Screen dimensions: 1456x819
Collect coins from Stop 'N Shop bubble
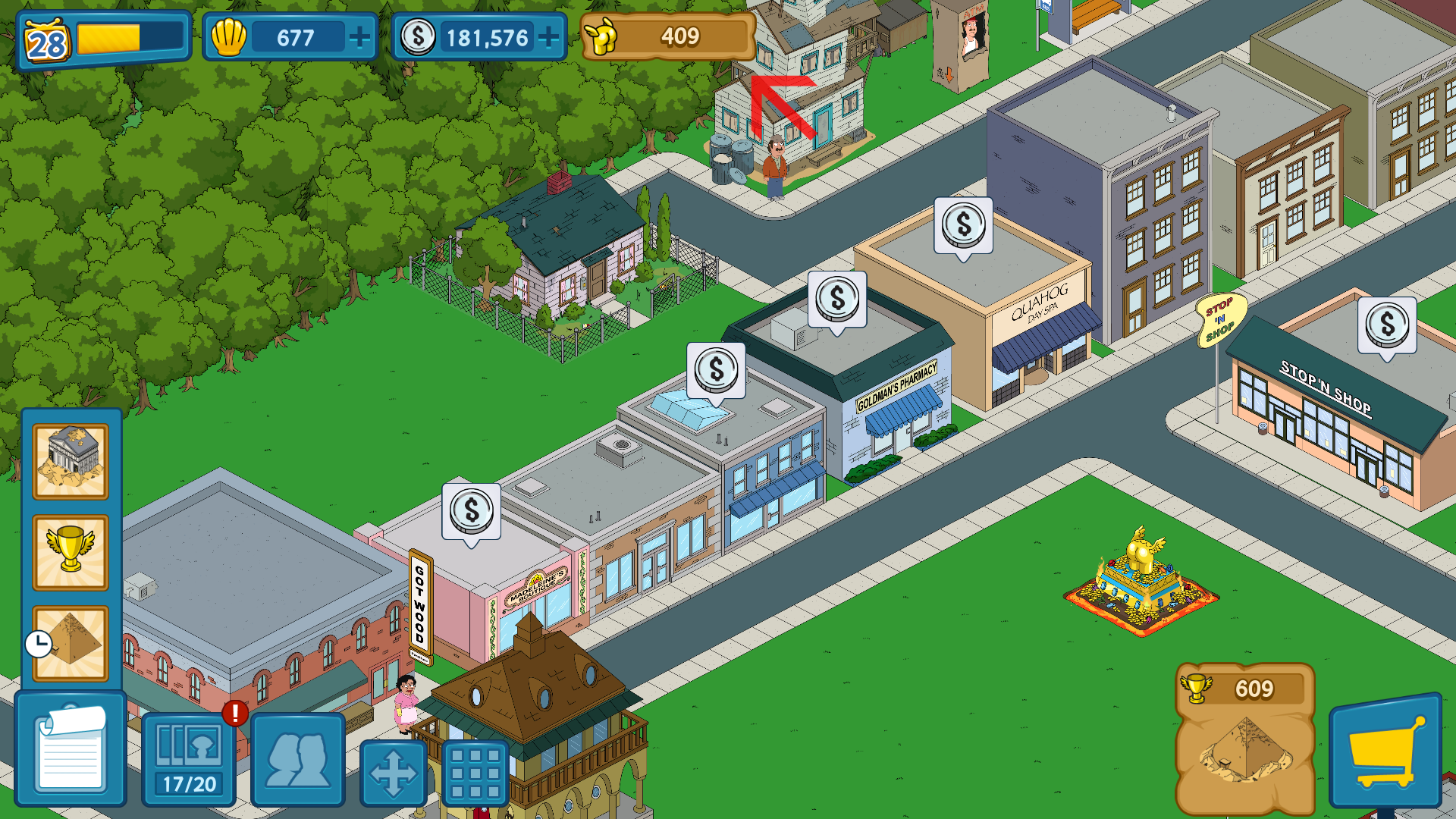(1387, 325)
